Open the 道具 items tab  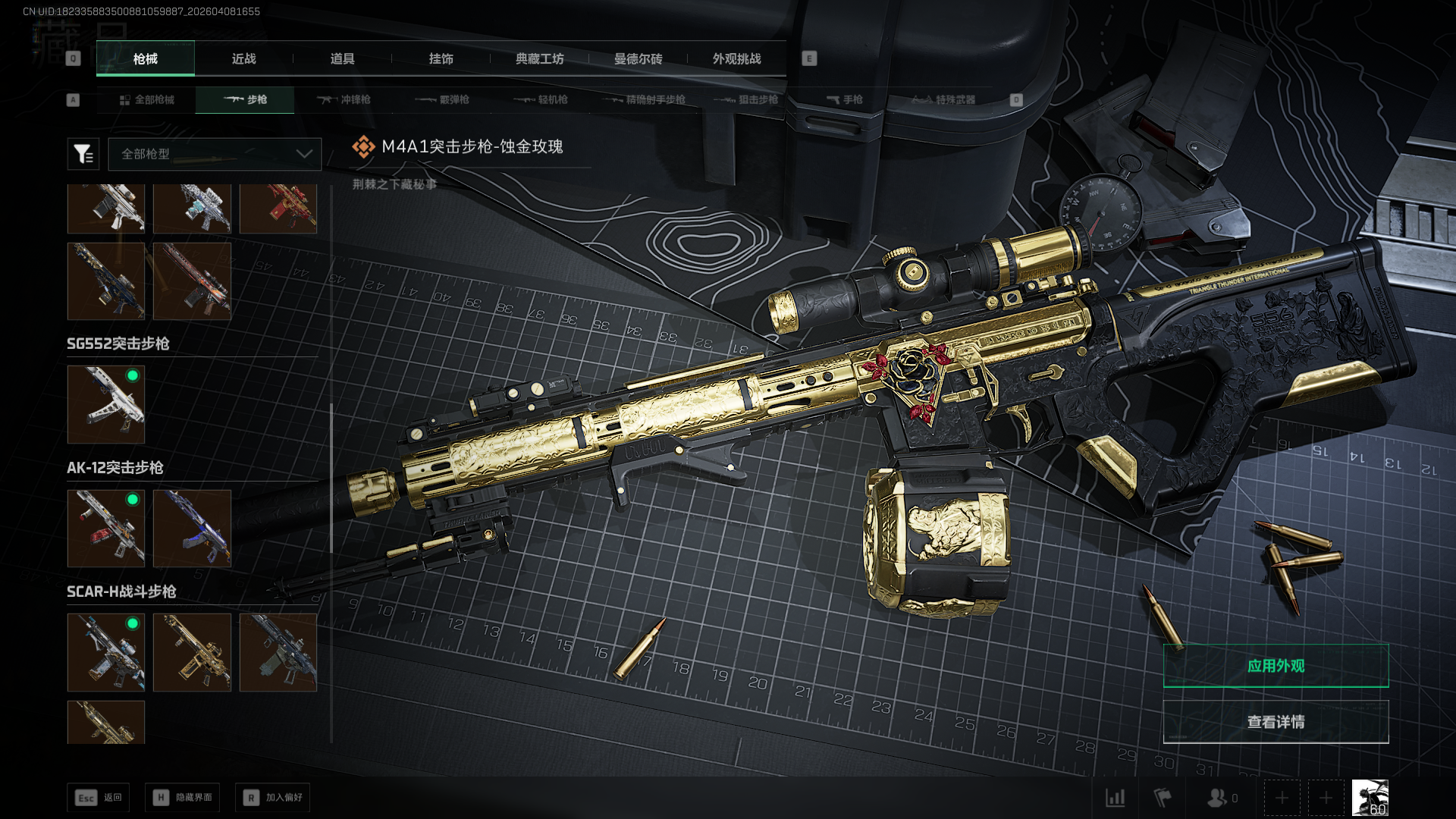point(342,59)
